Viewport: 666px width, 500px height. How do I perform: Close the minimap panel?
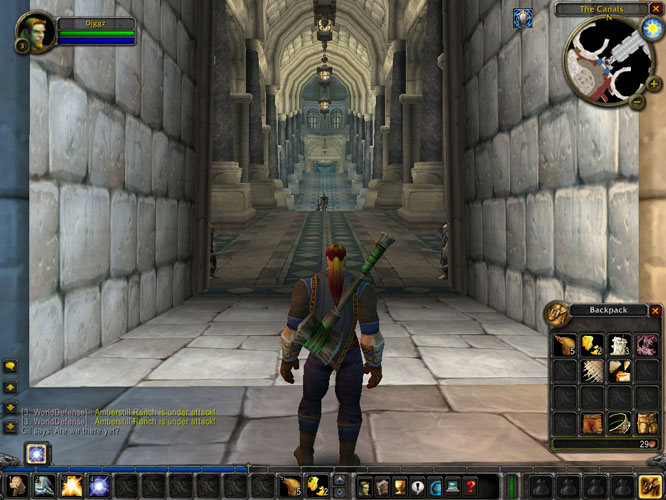pos(655,9)
